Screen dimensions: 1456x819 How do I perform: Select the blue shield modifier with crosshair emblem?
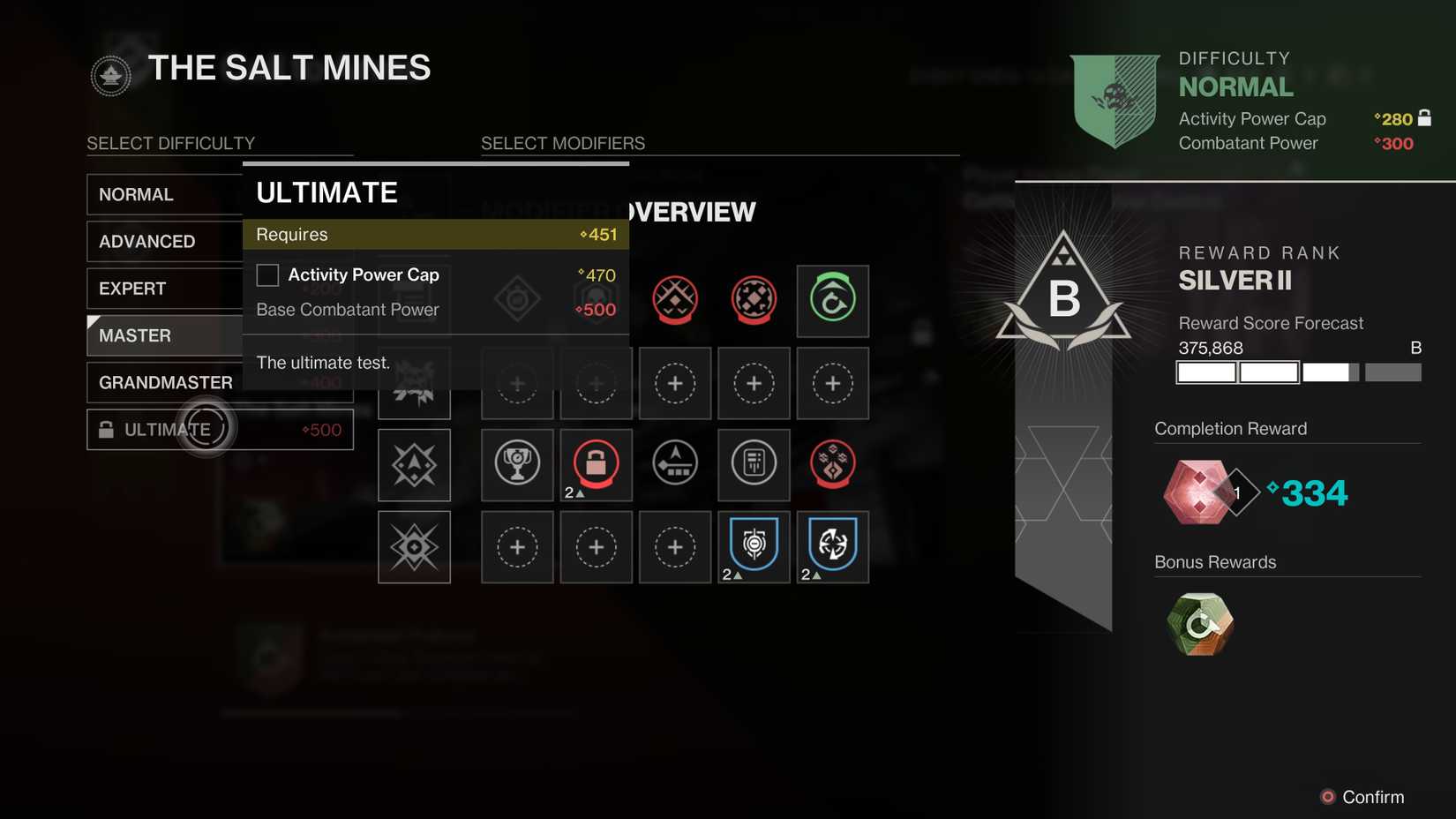754,547
